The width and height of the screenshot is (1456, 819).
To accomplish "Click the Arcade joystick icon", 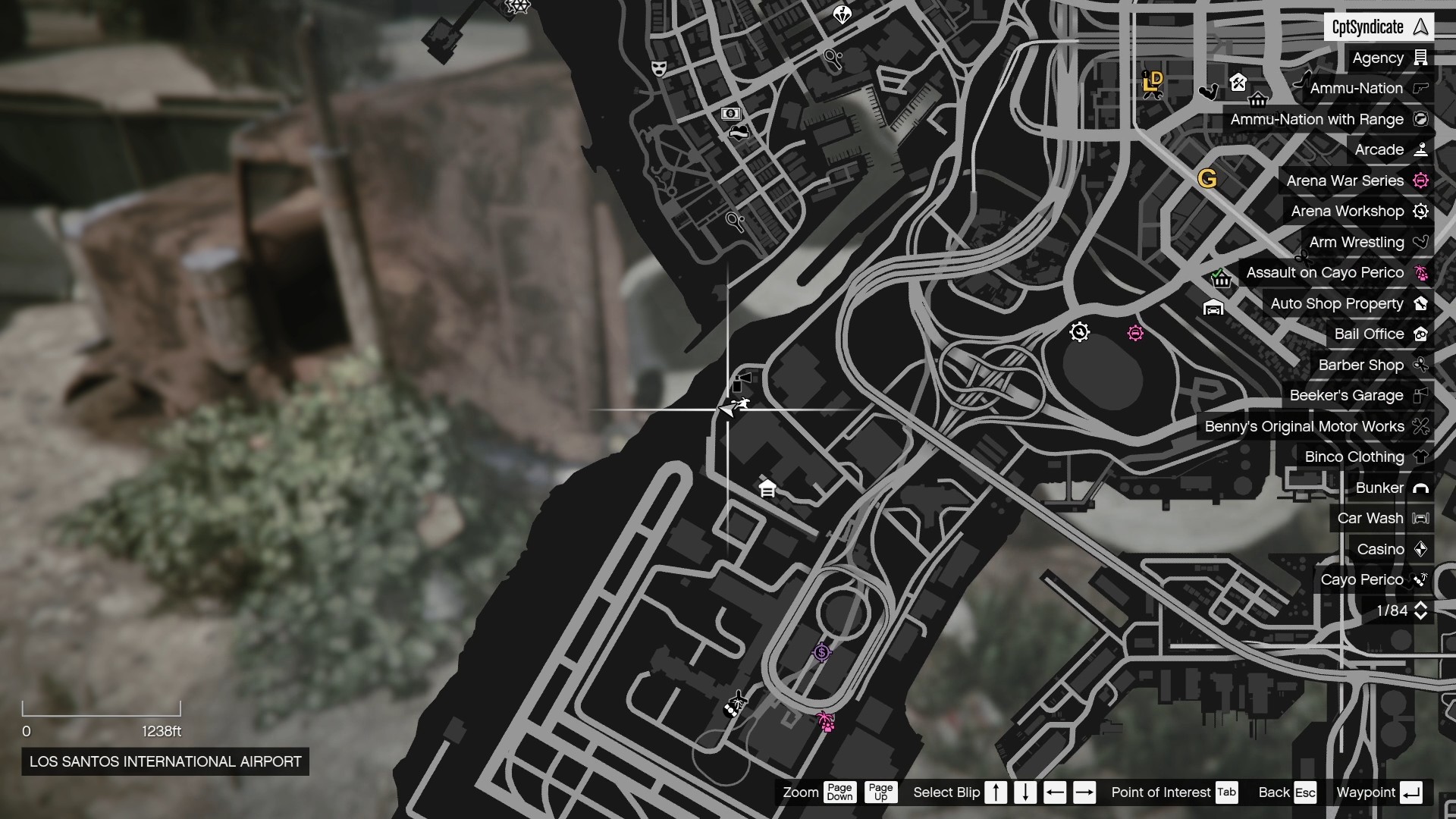I will click(1421, 149).
